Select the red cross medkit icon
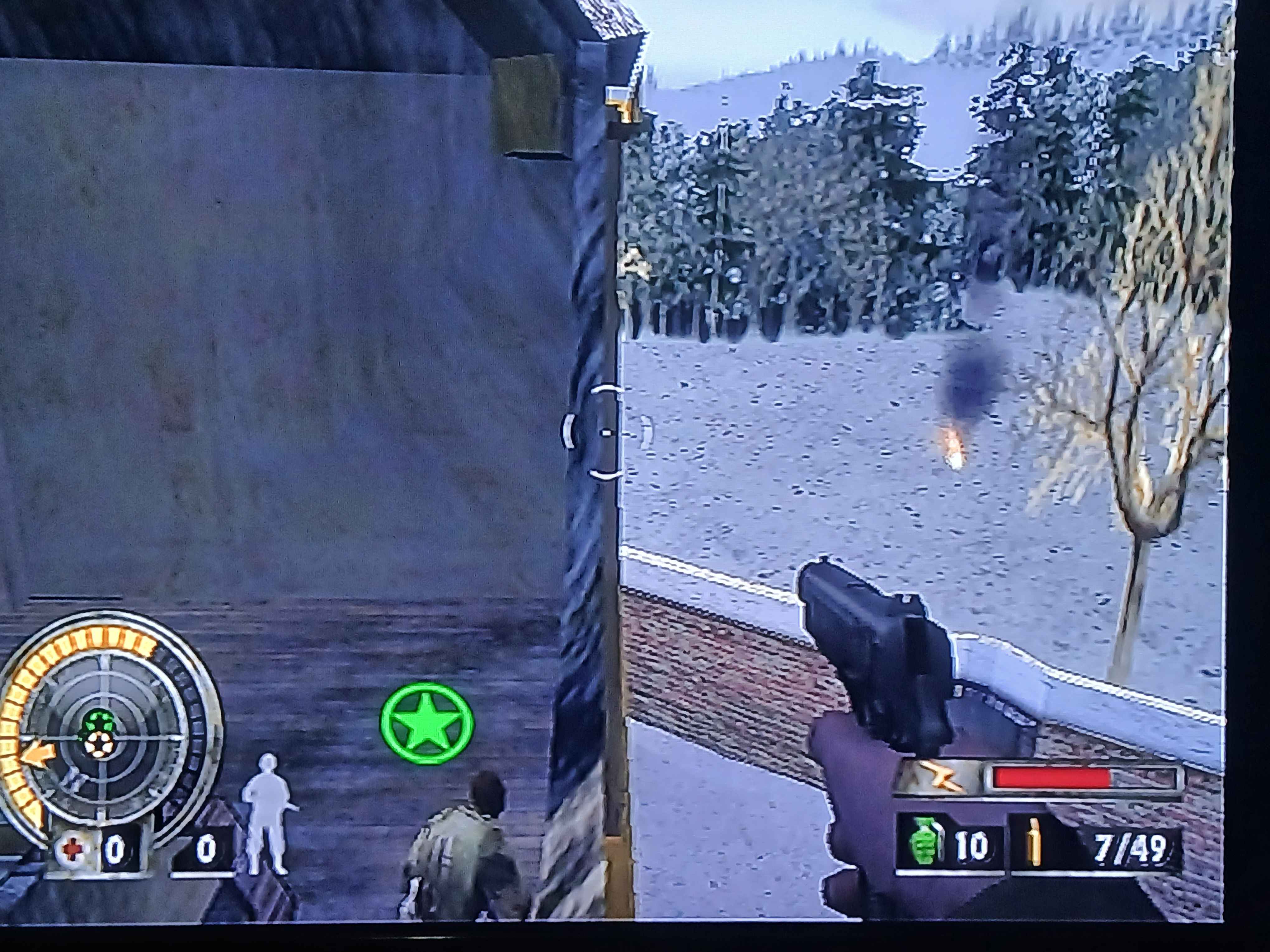Viewport: 1270px width, 952px height. point(72,849)
